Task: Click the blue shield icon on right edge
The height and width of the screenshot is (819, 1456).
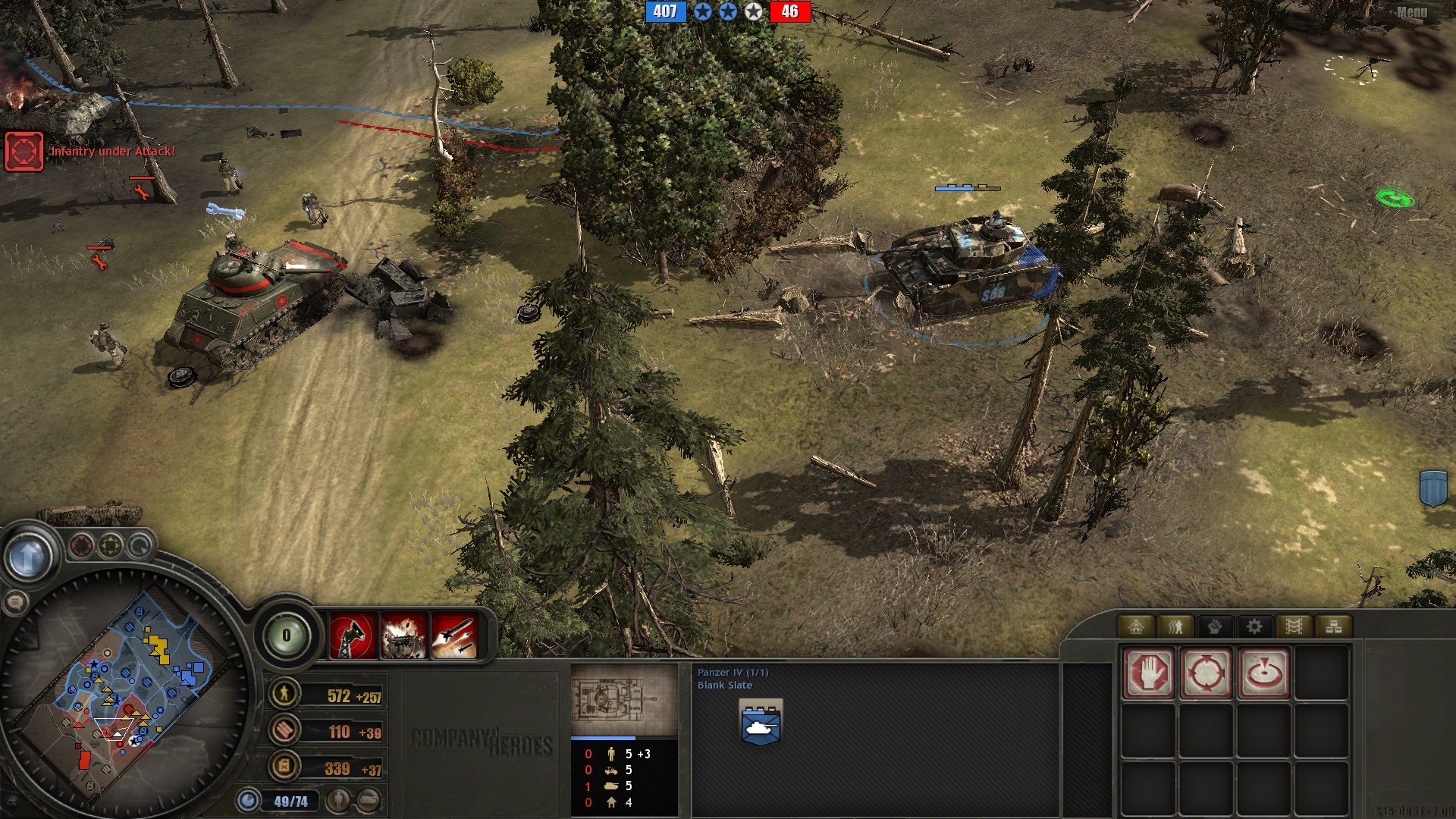Action: coord(1433,488)
